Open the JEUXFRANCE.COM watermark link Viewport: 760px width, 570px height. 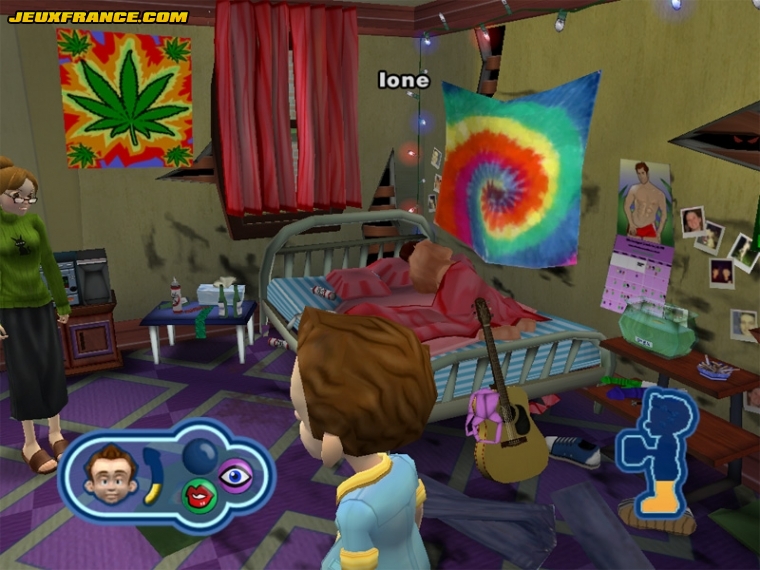[x=98, y=16]
